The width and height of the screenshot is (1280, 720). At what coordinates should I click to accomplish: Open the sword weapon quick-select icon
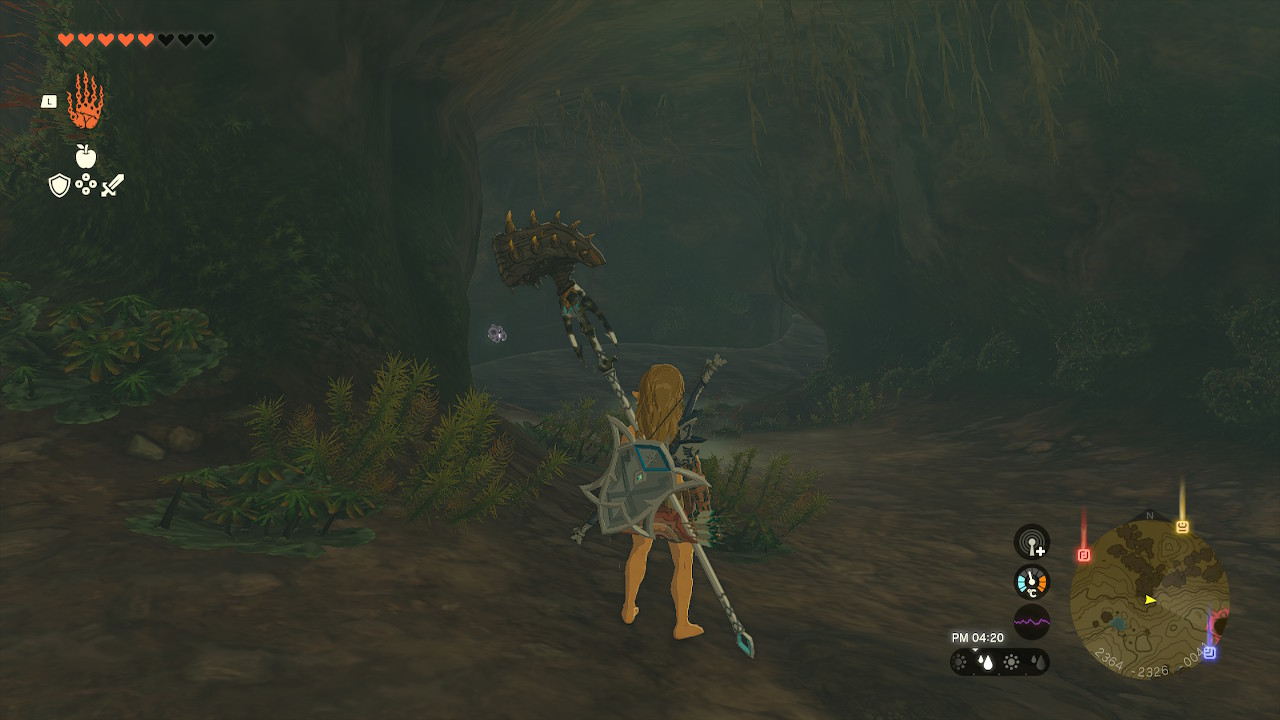(112, 185)
